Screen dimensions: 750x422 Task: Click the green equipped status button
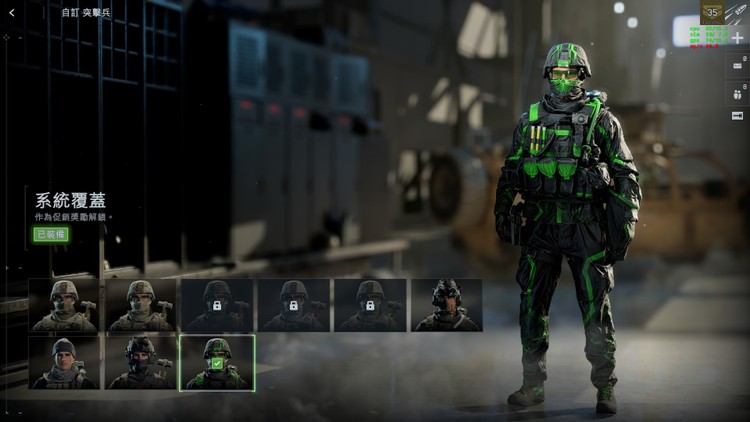pyautogui.click(x=50, y=234)
